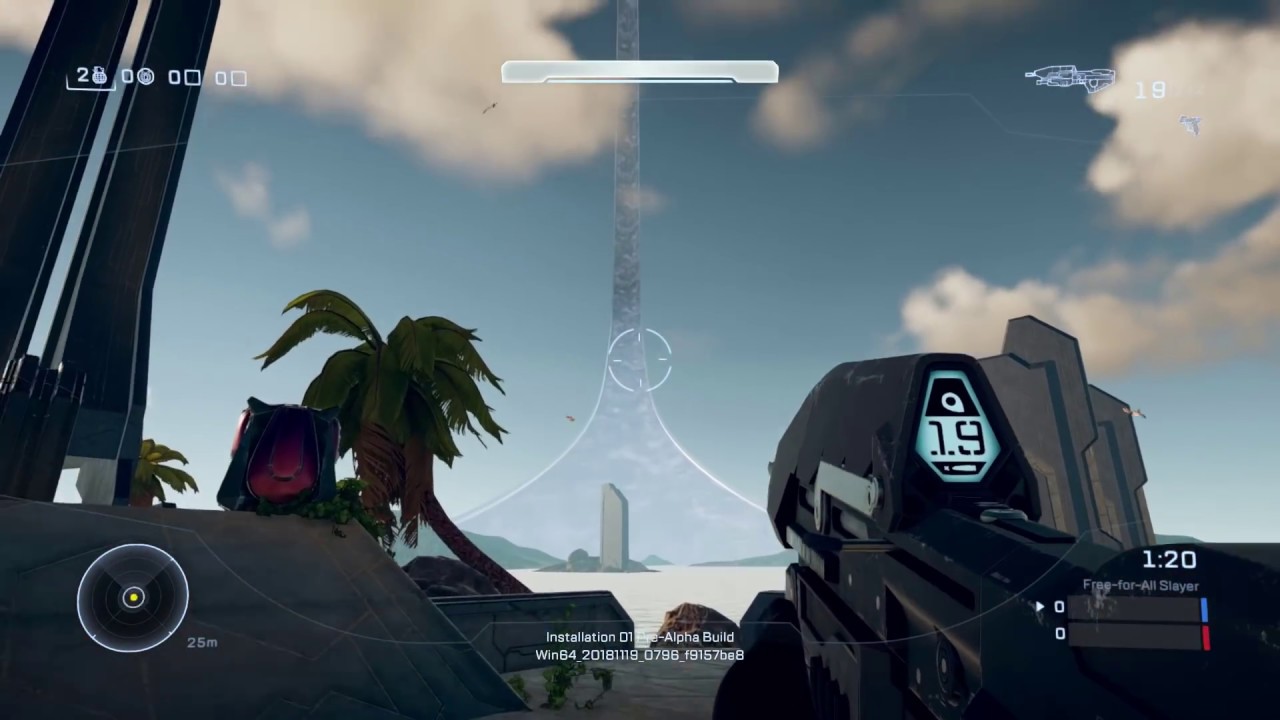Expand the top scoreboard row
This screenshot has width=1280, height=720.
click(x=1135, y=607)
